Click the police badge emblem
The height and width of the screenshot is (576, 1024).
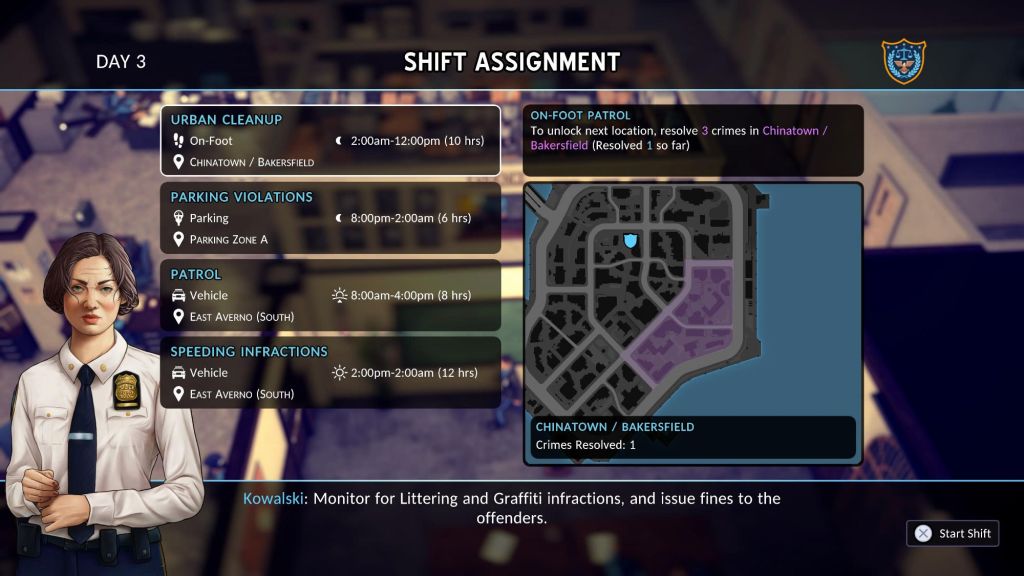coord(903,62)
